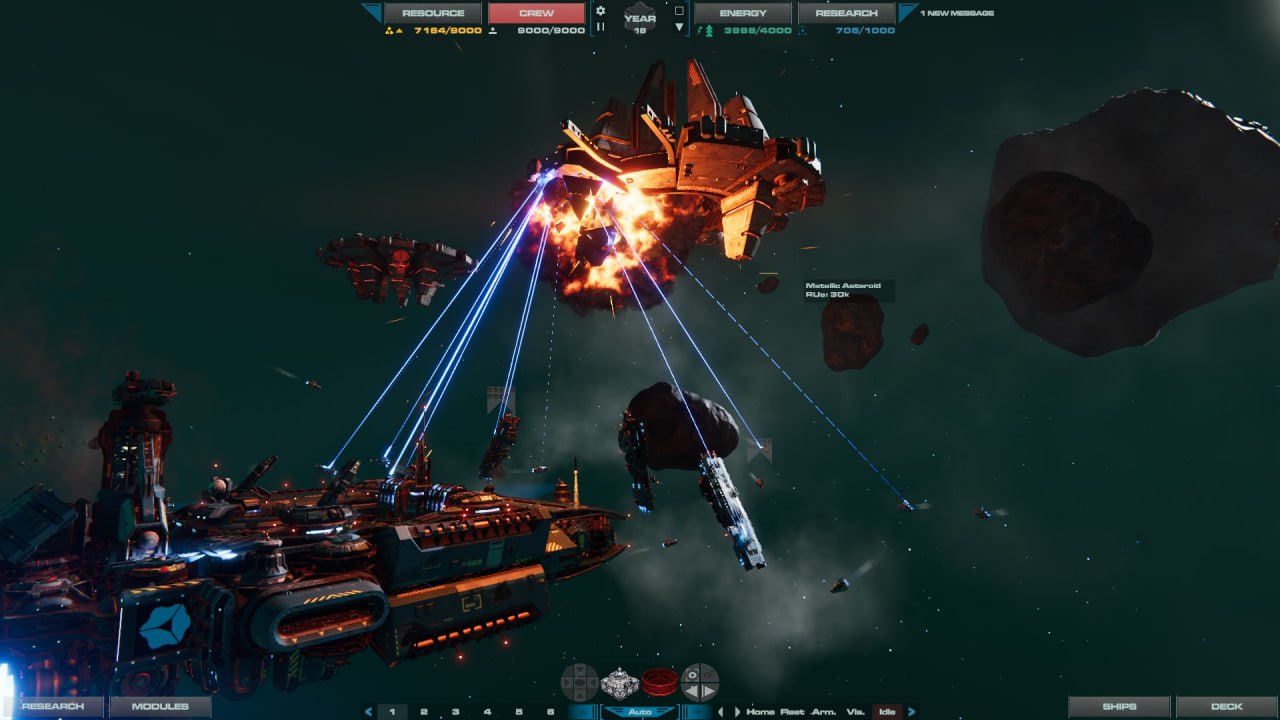Open the Energy panel
Image resolution: width=1280 pixels, height=720 pixels.
click(743, 13)
